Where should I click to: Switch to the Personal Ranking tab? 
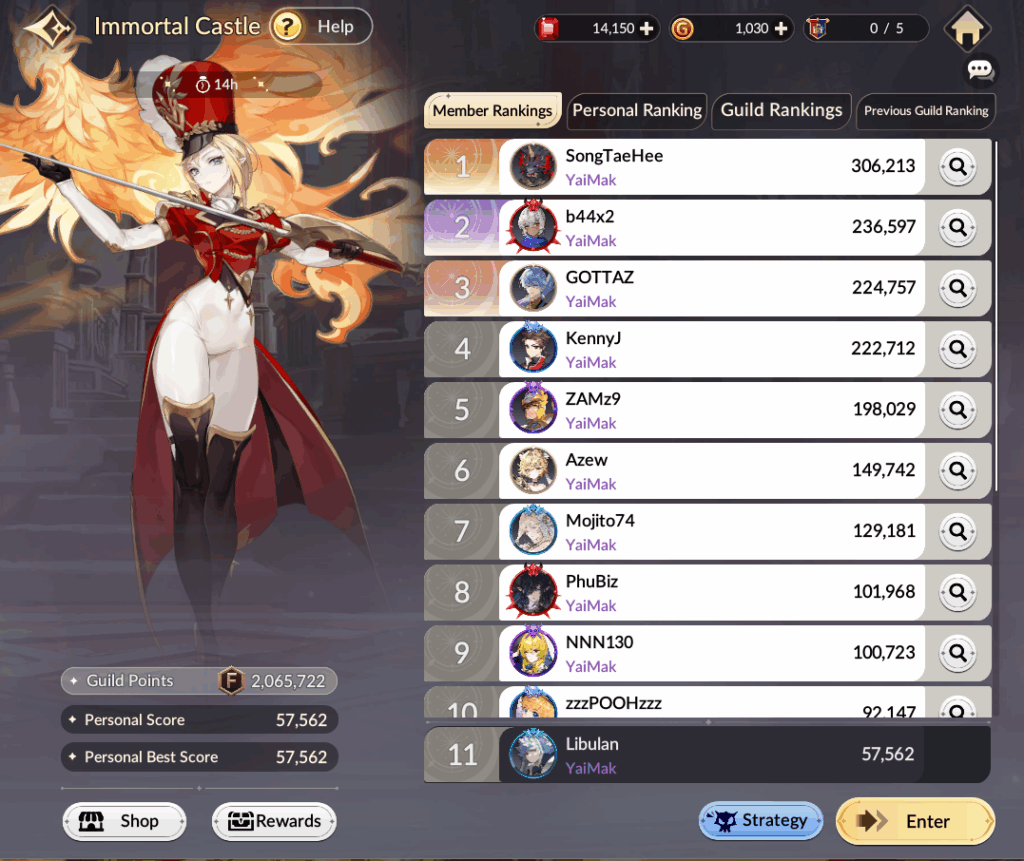637,110
